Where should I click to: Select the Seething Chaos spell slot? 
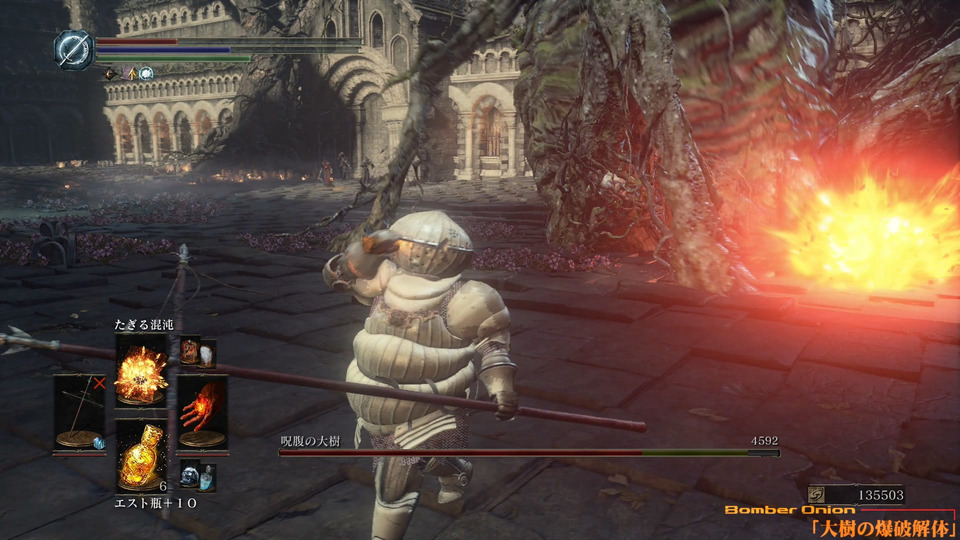(x=140, y=369)
